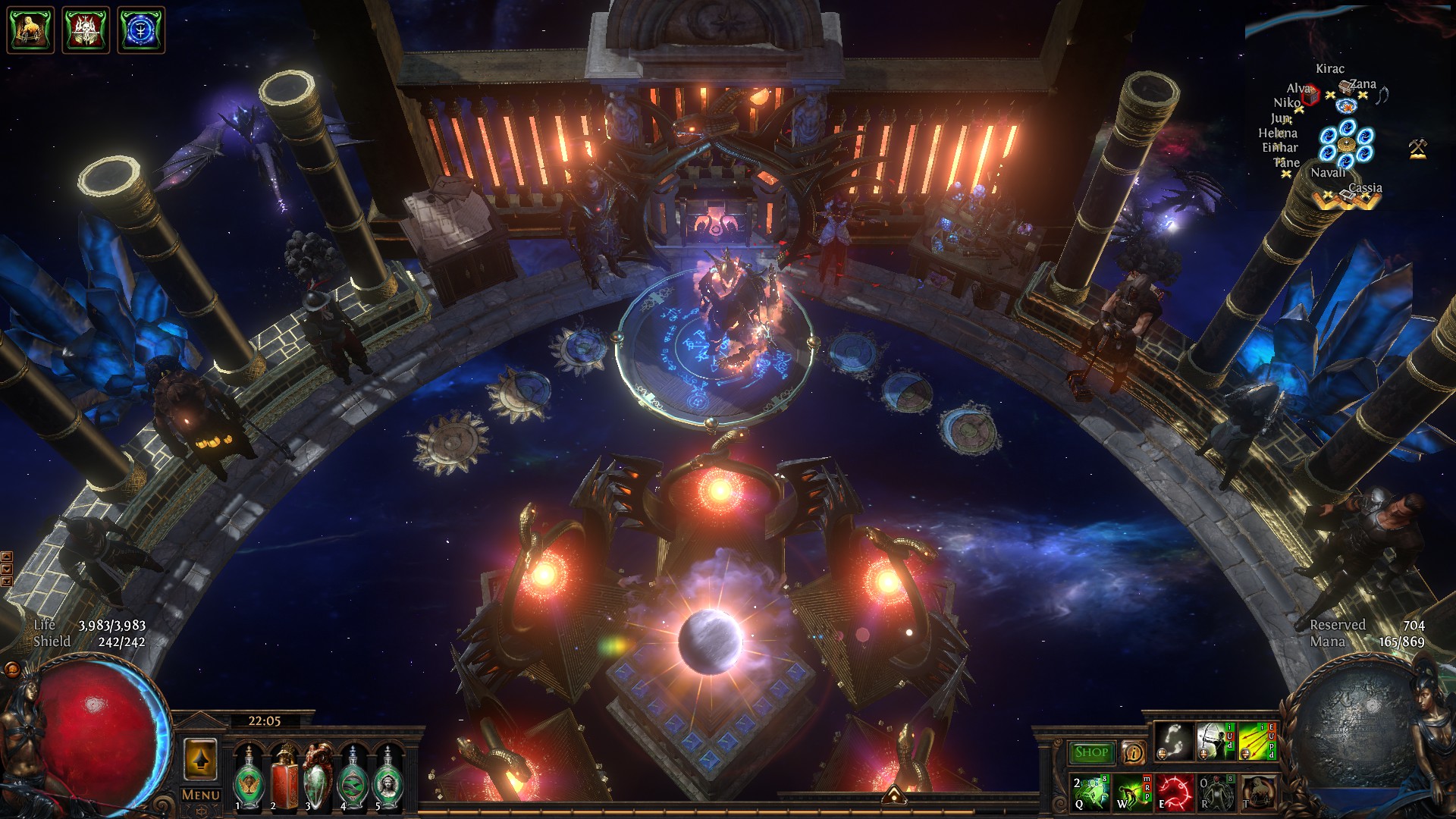The height and width of the screenshot is (819, 1456).
Task: Activate the red thorned ring skill on E
Action: click(x=1174, y=792)
